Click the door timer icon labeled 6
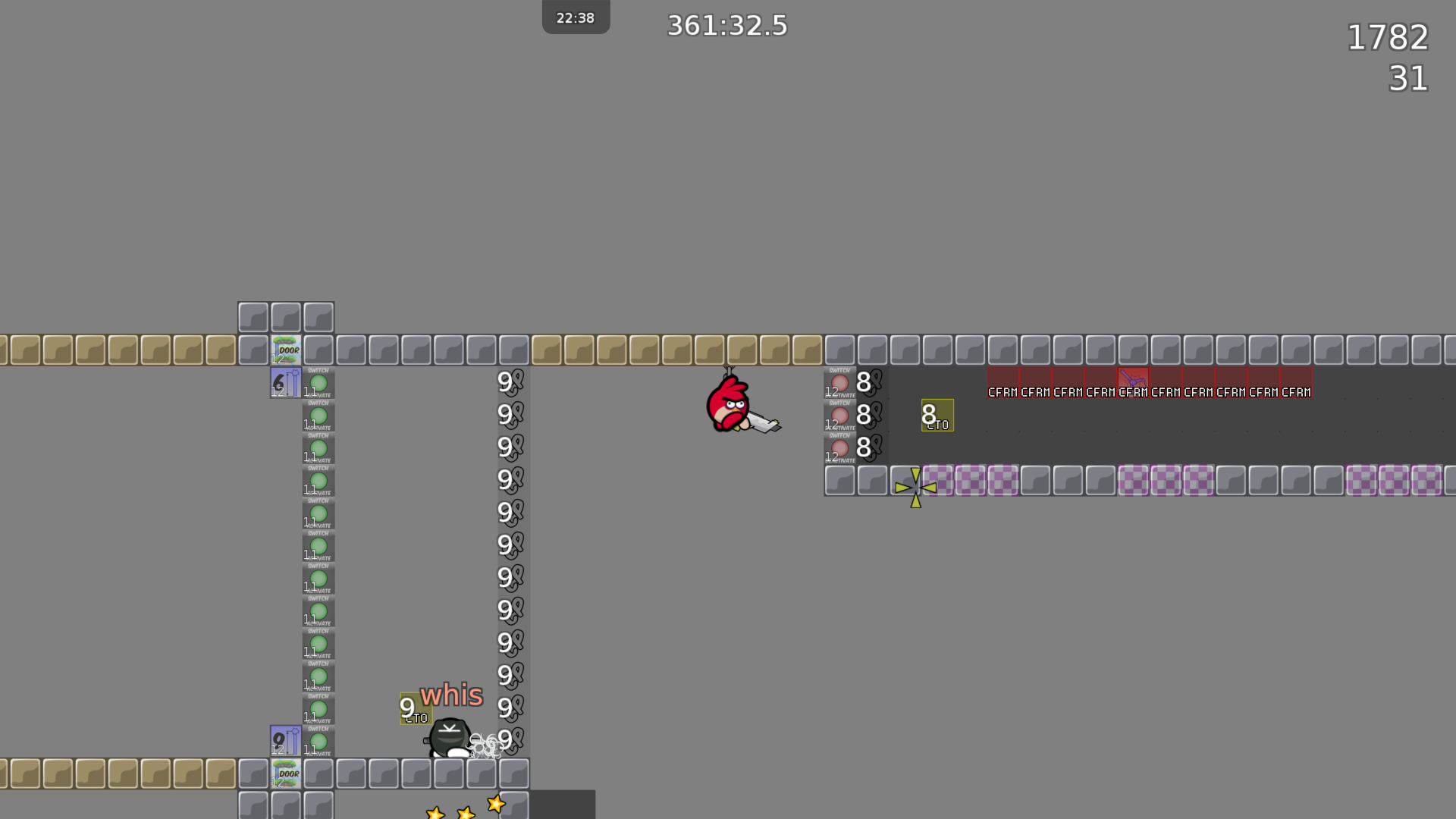Viewport: 1456px width, 819px height. (x=284, y=382)
